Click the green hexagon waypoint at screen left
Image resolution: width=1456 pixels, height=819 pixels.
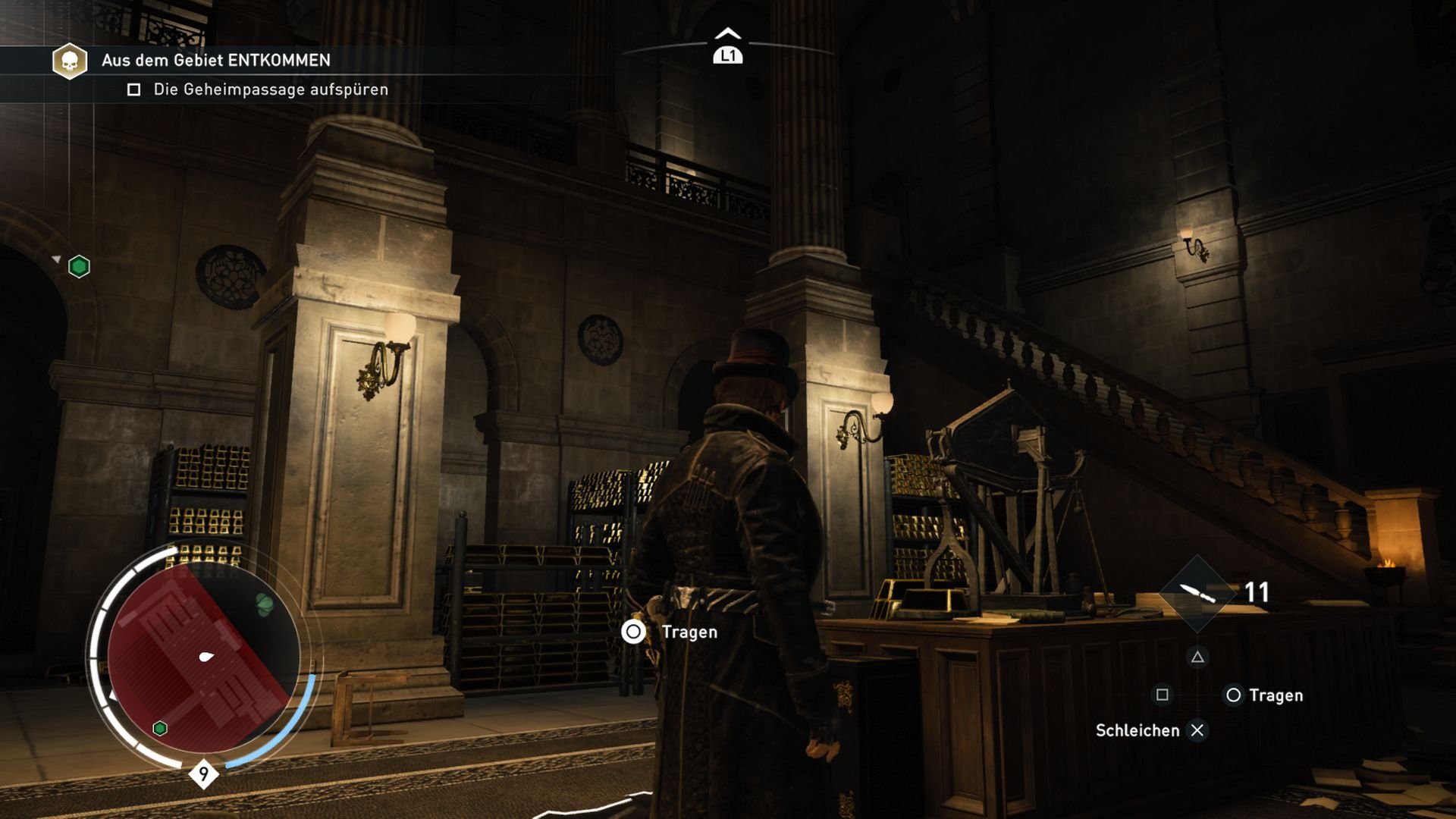click(x=79, y=266)
